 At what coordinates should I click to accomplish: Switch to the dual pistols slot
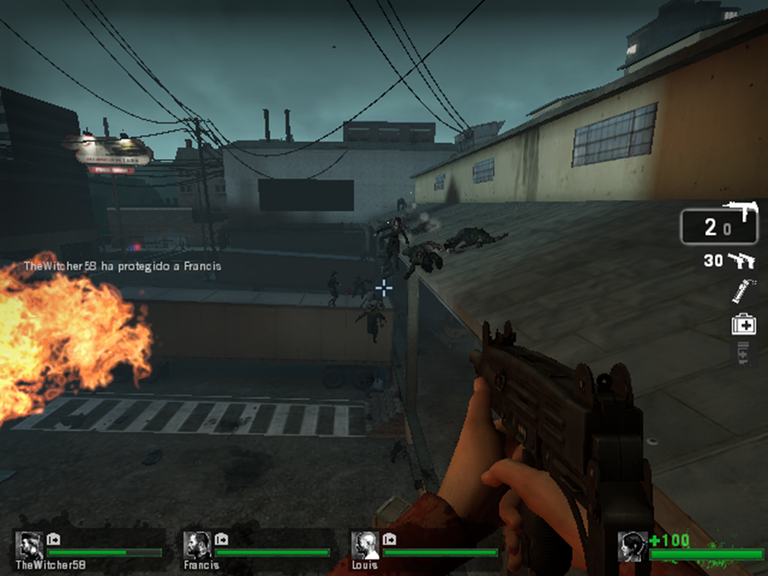pyautogui.click(x=741, y=261)
